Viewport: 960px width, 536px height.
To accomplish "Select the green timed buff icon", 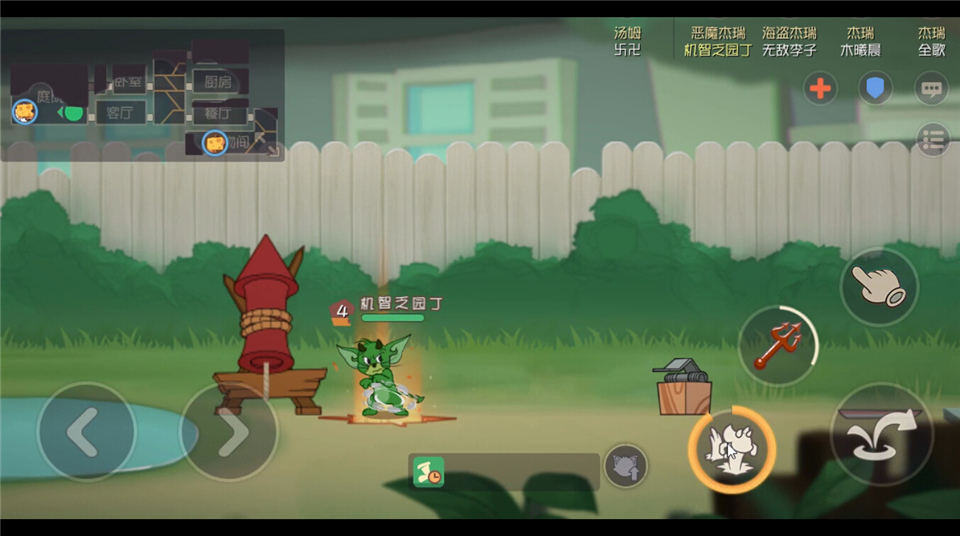I will (x=429, y=472).
